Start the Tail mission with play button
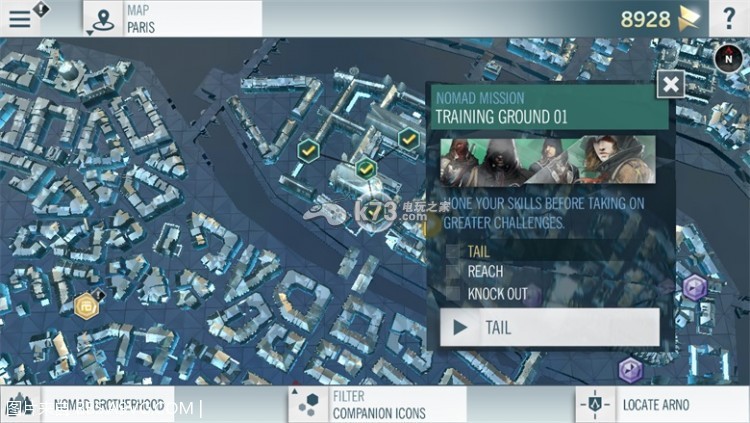 [549, 327]
